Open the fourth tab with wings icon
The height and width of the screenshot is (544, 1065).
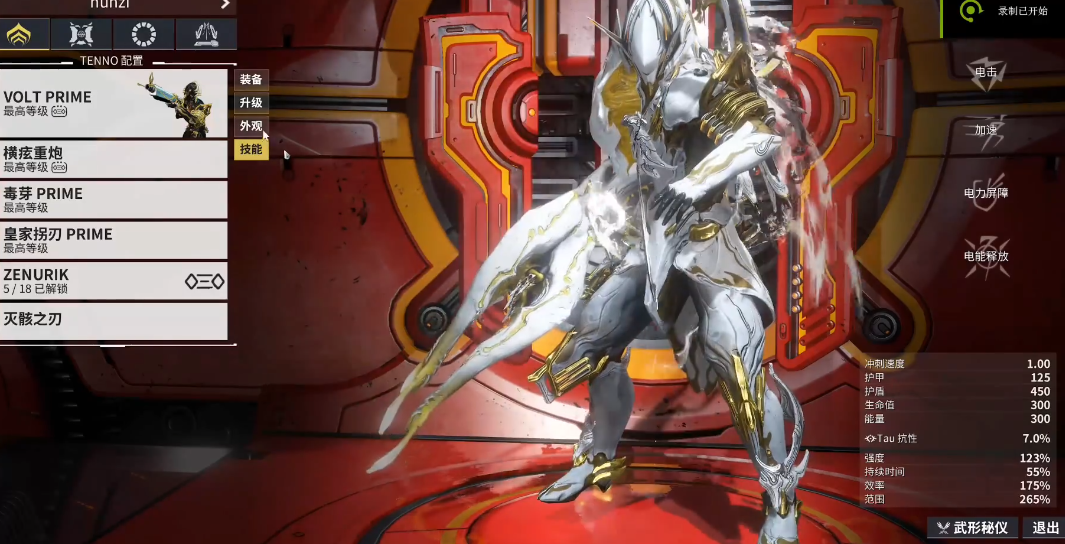(206, 35)
